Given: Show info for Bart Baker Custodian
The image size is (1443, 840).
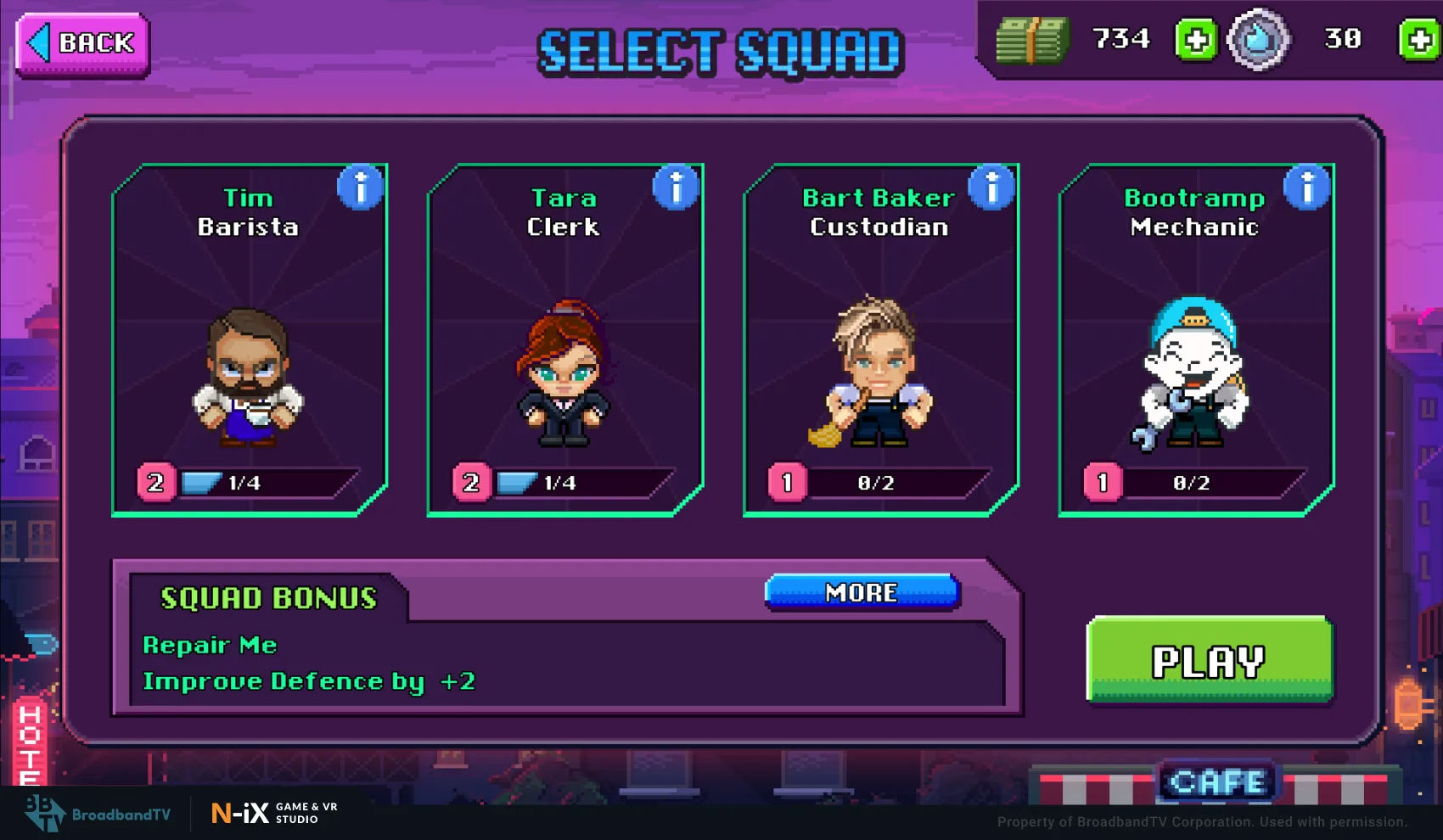Looking at the screenshot, I should tap(992, 188).
